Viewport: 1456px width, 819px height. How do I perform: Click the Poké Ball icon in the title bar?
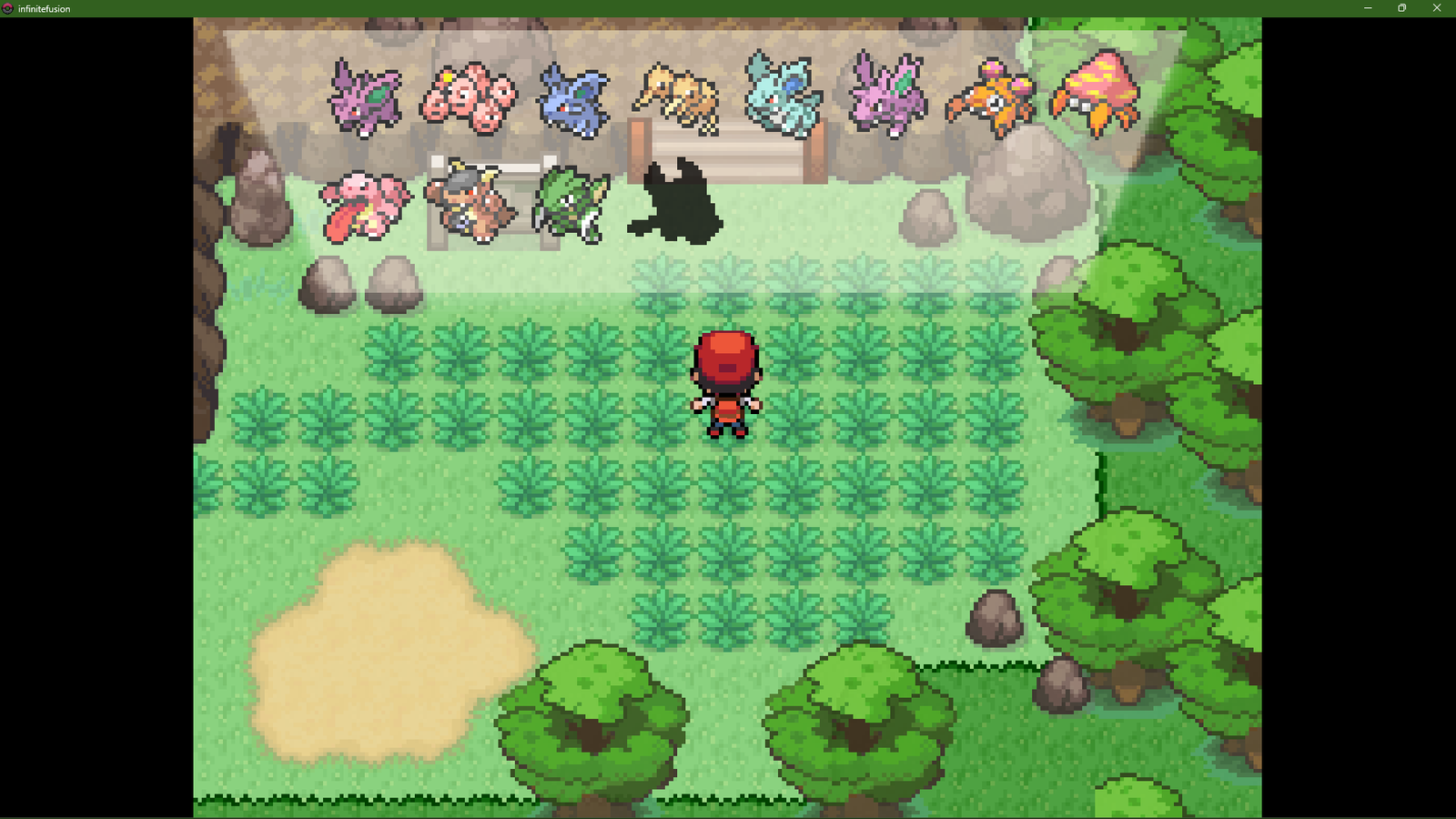tap(9, 8)
